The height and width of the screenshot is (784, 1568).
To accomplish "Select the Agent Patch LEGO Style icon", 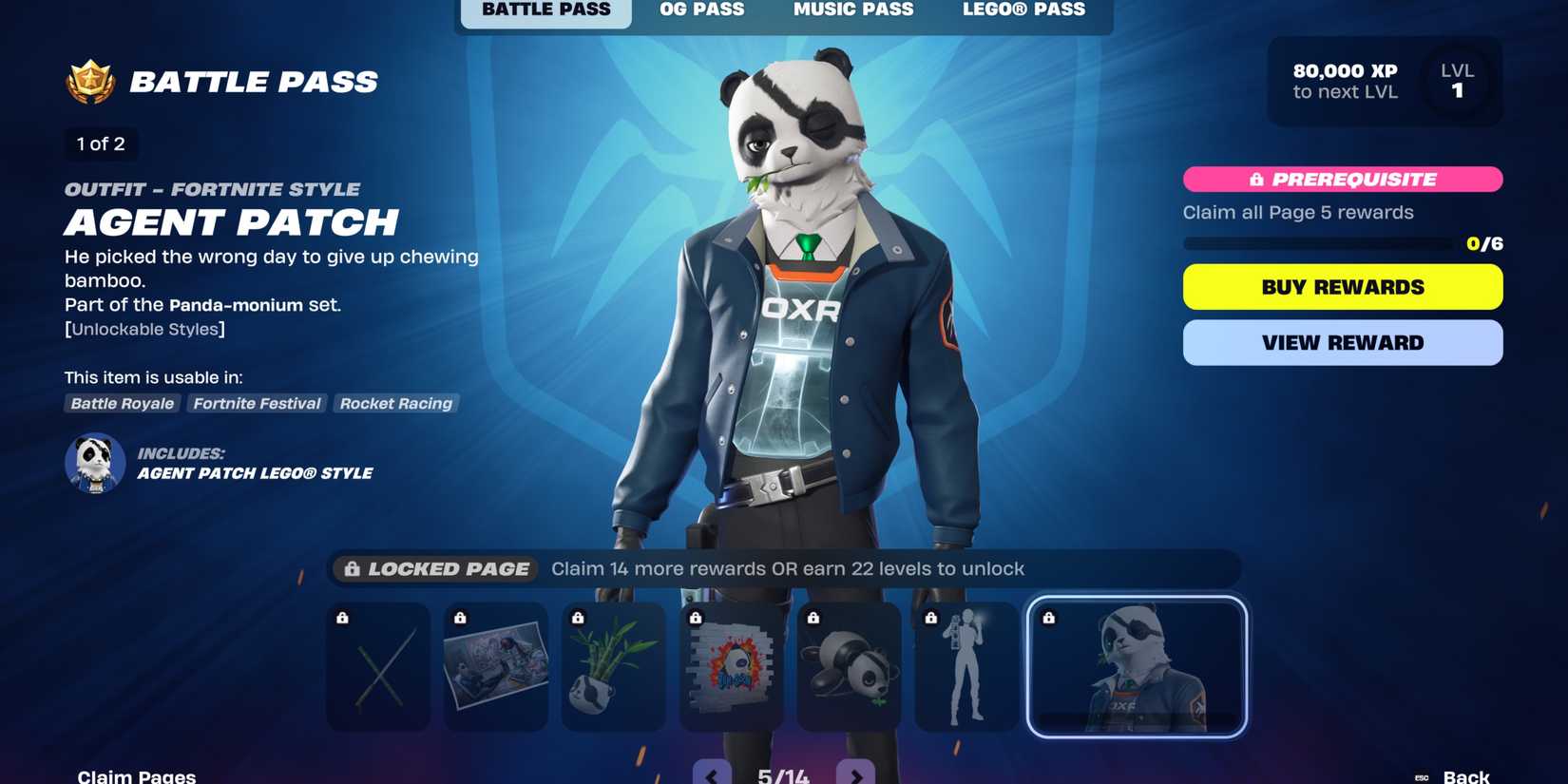I will coord(94,463).
